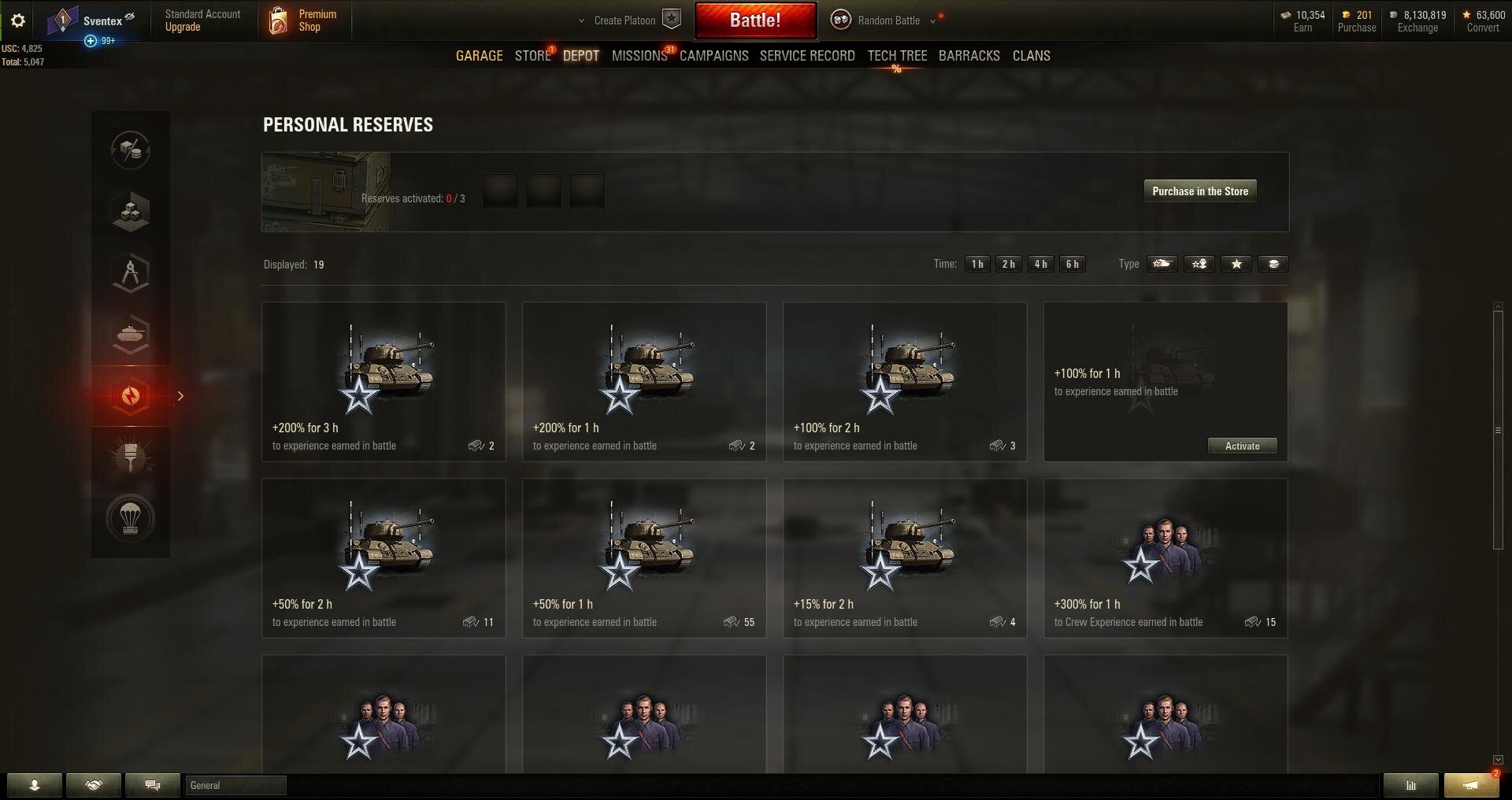Open the General chat channel
Image resolution: width=1512 pixels, height=800 pixels.
click(x=235, y=786)
